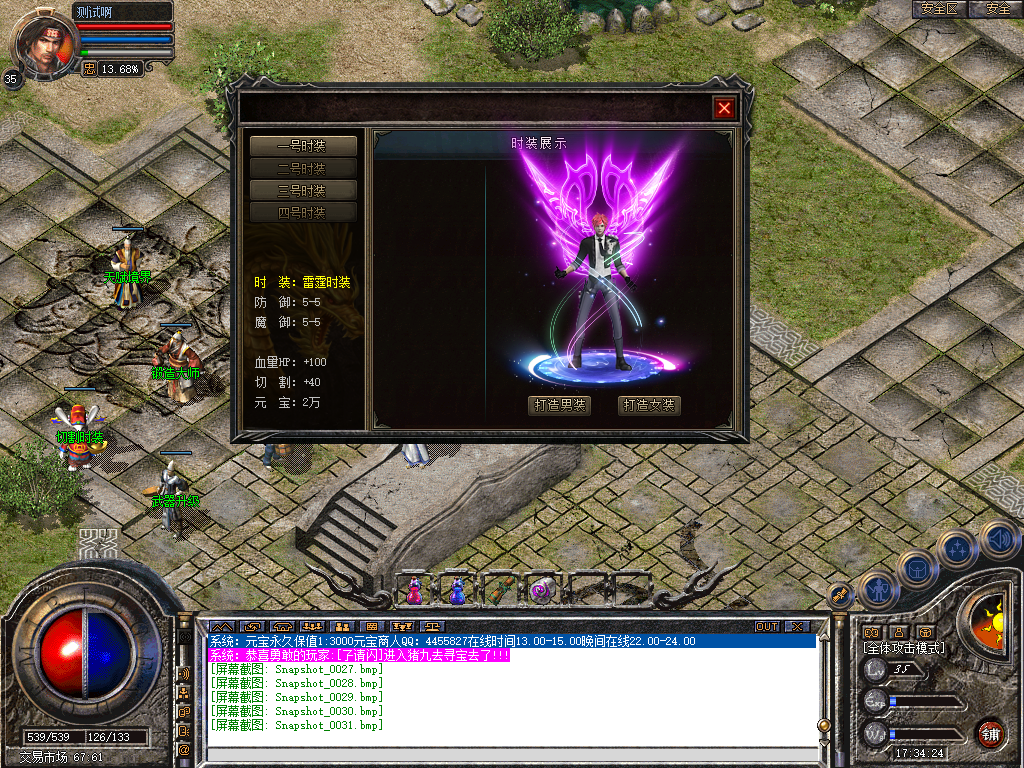The image size is (1024, 768).
Task: Toggle sound with the speaker icon
Action: point(998,539)
